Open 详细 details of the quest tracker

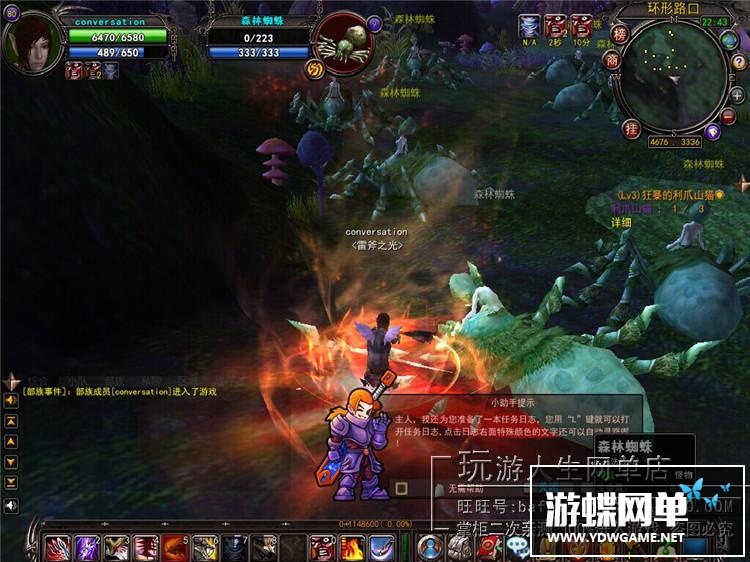[x=622, y=222]
